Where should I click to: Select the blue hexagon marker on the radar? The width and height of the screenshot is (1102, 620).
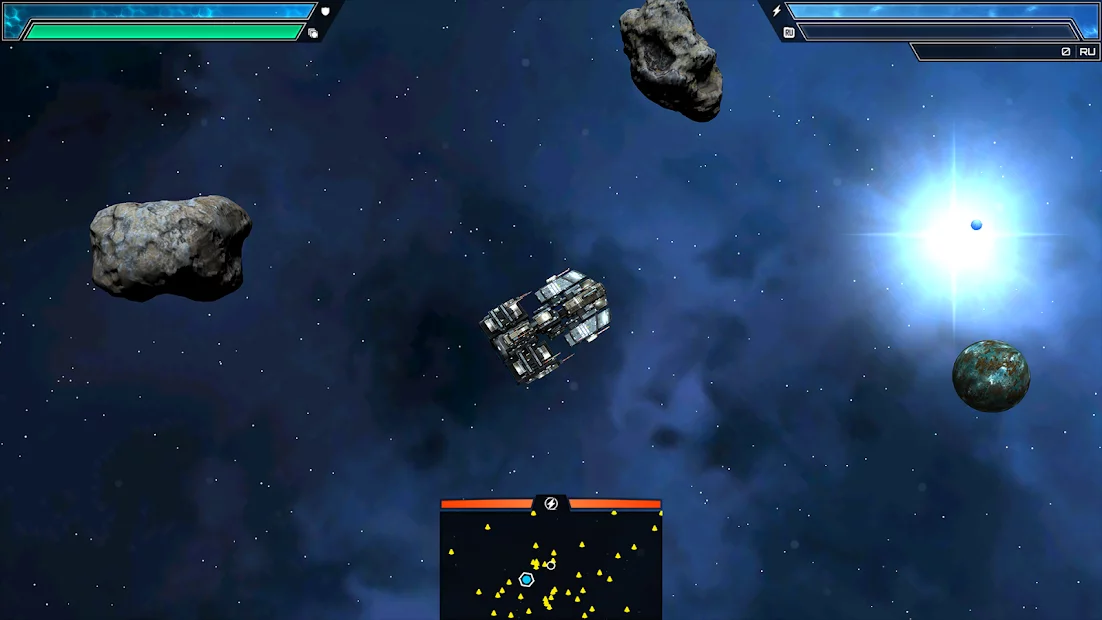point(526,580)
